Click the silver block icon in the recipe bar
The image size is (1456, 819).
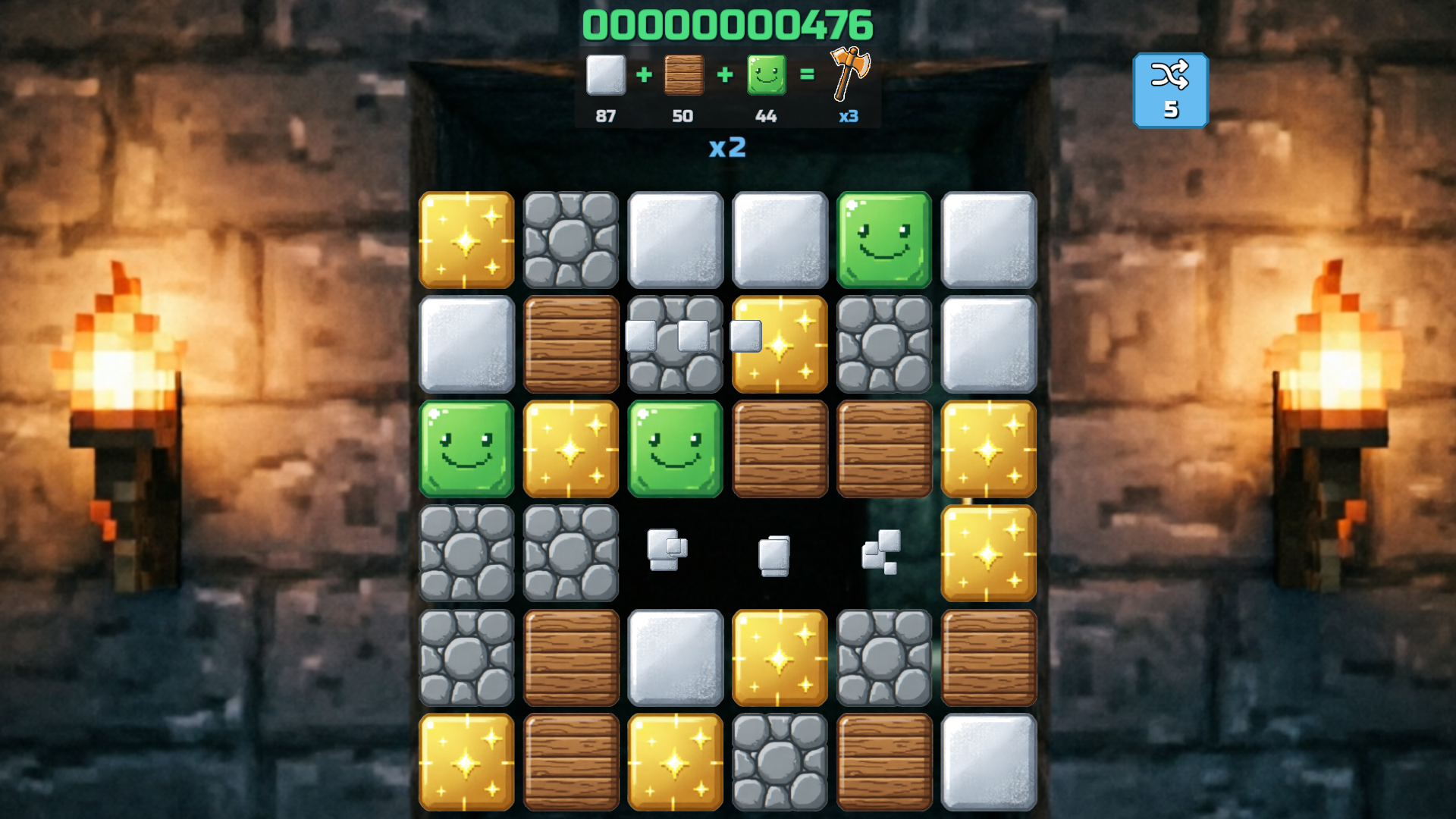click(604, 76)
